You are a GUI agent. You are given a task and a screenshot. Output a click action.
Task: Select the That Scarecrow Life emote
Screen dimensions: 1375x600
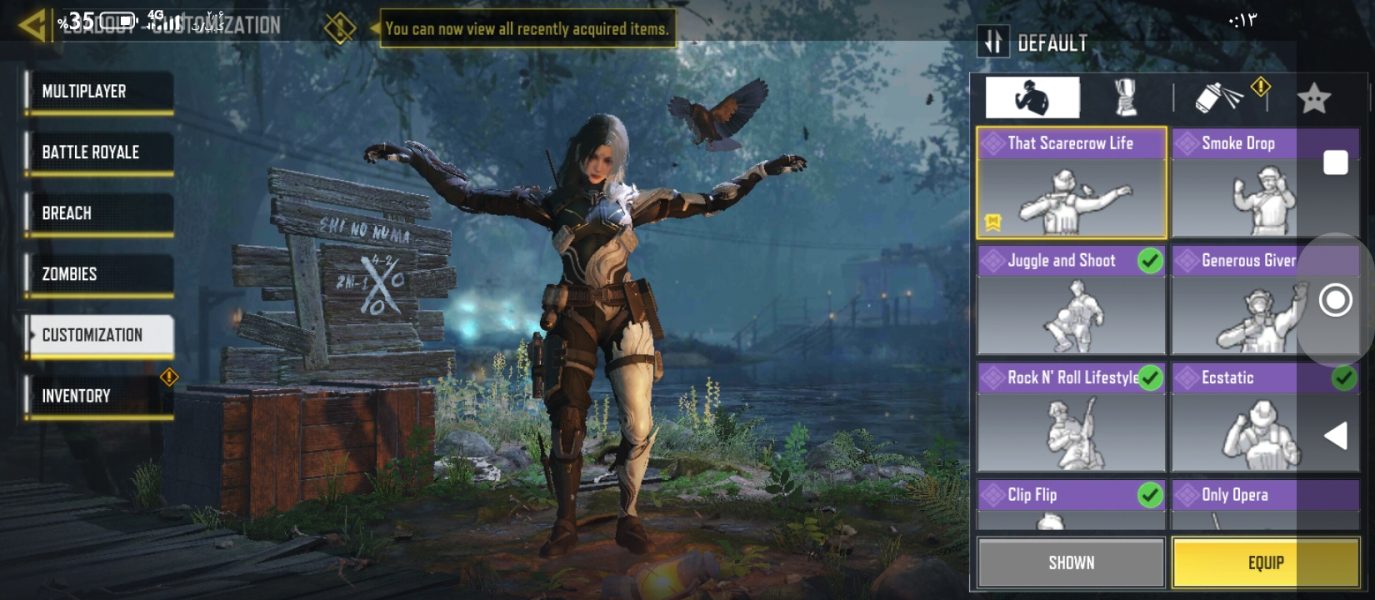coord(1071,183)
